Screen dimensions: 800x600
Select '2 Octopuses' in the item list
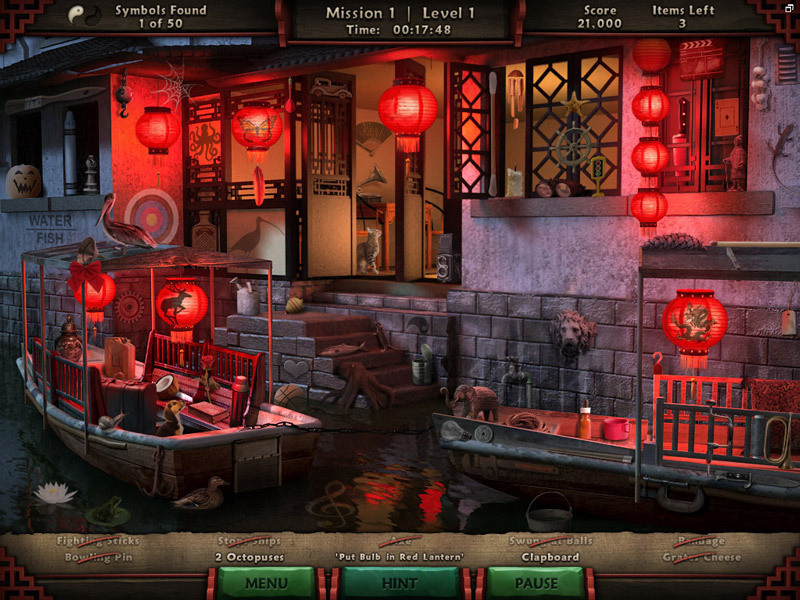[x=249, y=557]
